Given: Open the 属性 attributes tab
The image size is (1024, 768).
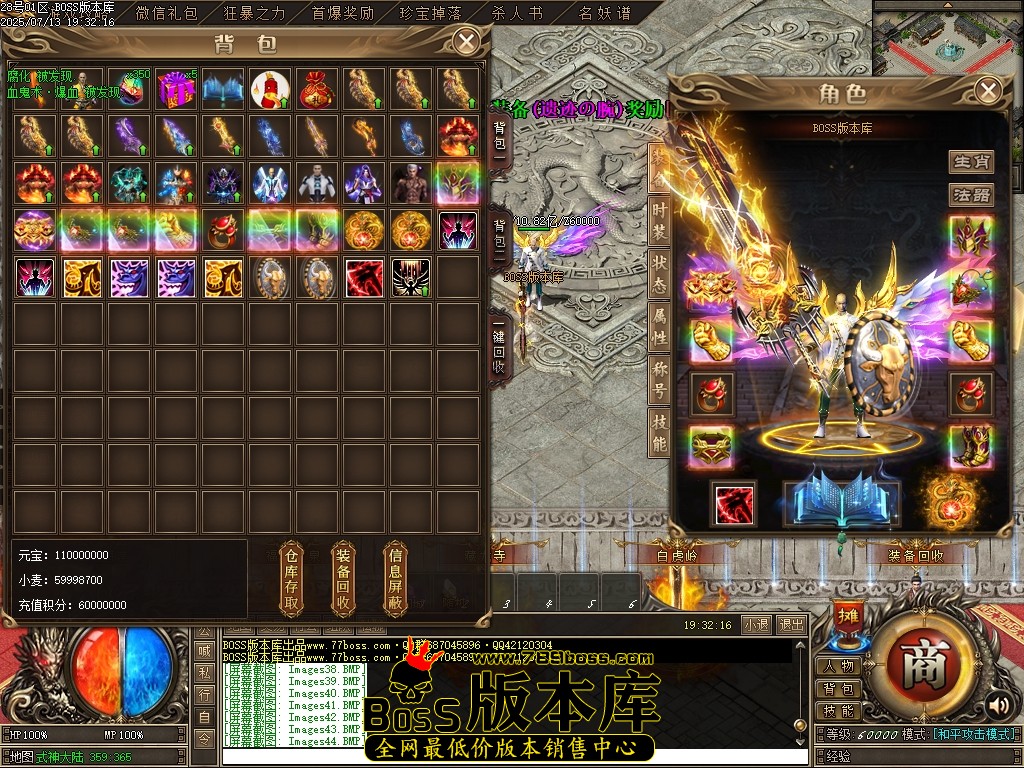Looking at the screenshot, I should click(659, 326).
